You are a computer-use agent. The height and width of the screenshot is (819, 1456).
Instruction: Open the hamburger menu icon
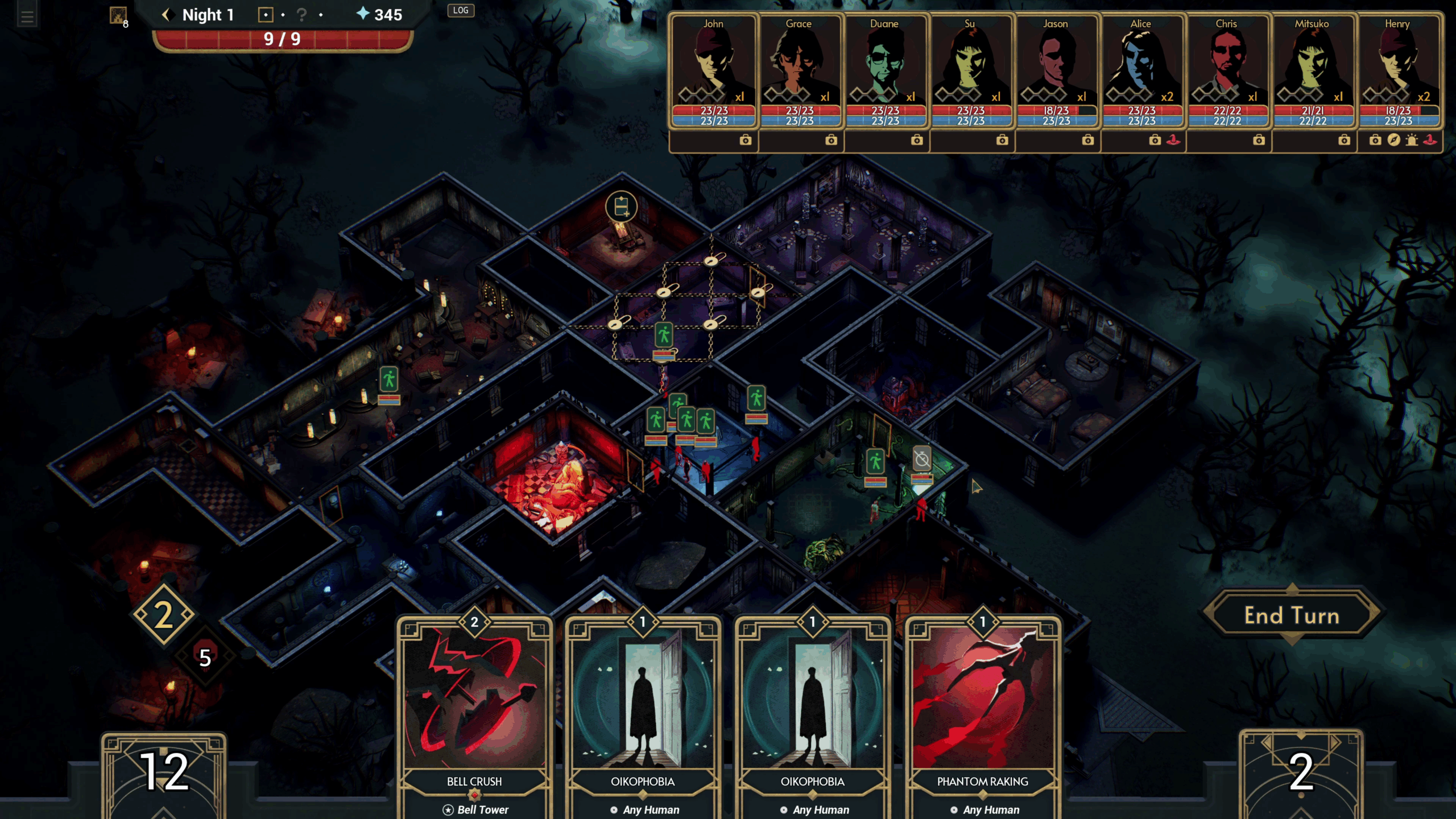tap(27, 16)
